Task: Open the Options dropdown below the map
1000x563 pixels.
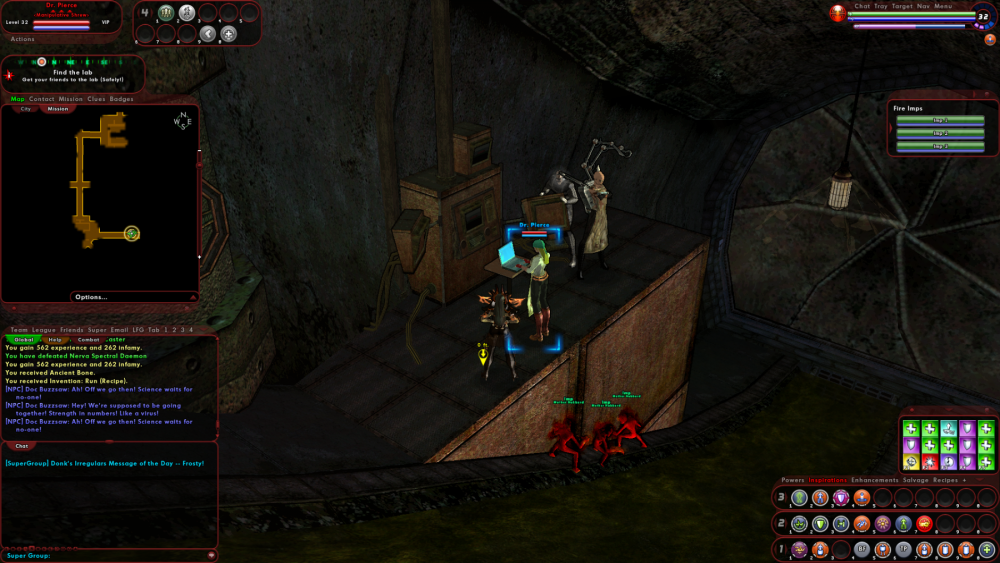Action: (91, 297)
